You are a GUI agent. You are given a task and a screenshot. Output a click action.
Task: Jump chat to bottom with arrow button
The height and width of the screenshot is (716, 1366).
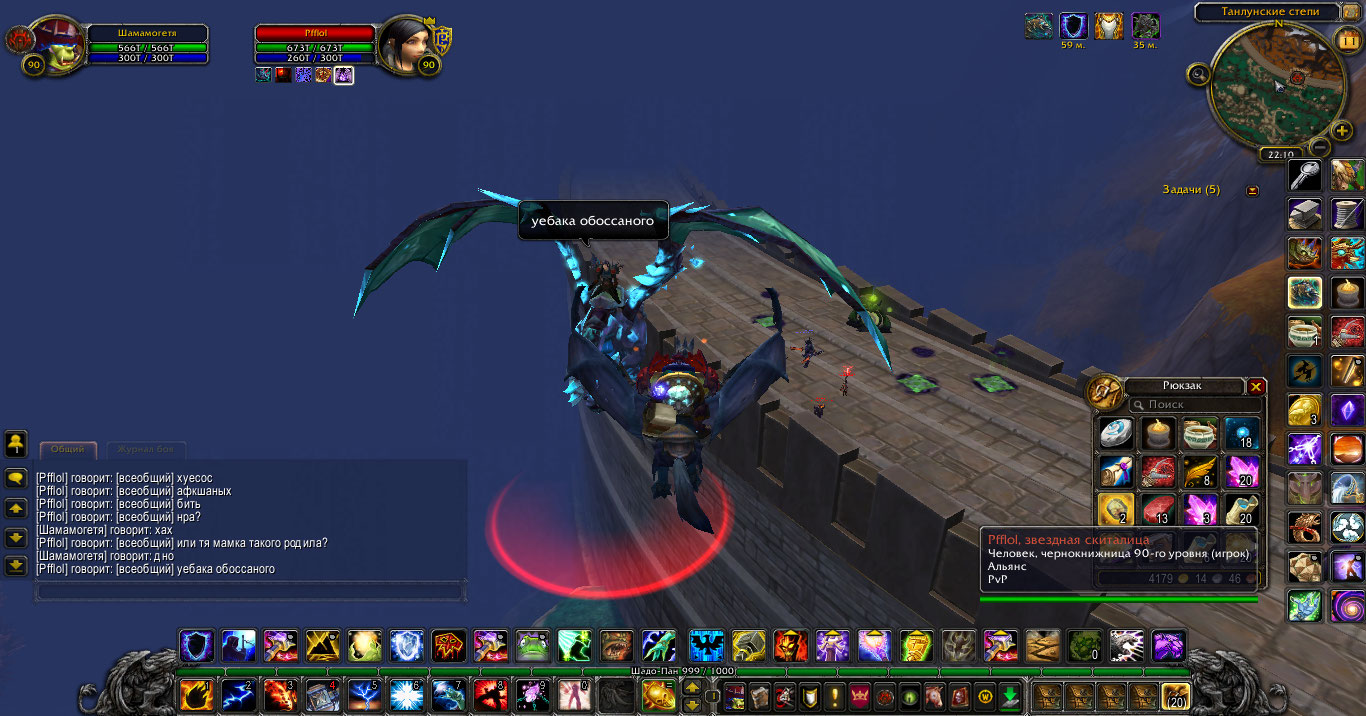16,566
